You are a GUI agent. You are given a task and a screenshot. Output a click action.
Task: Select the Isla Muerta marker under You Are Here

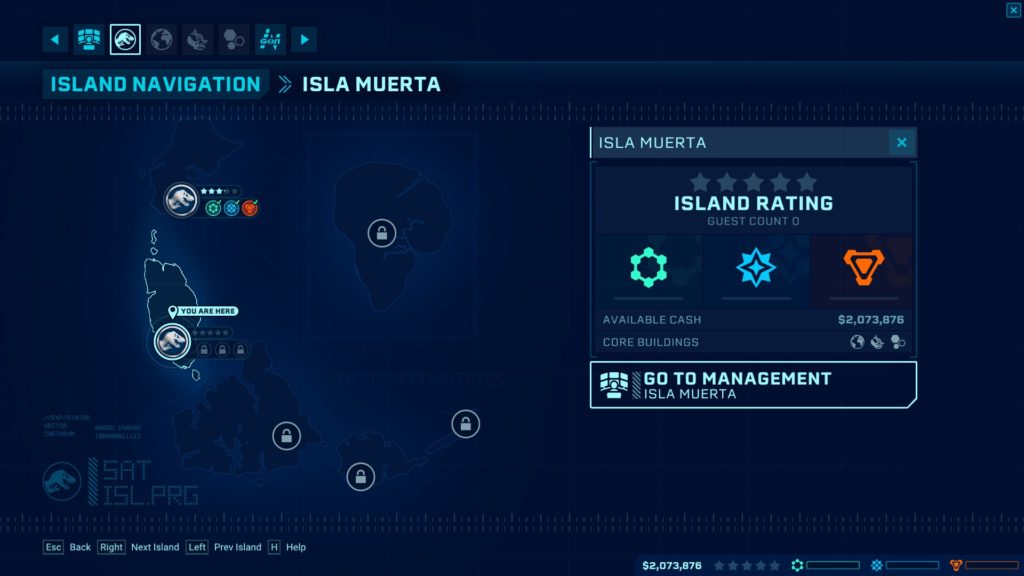tap(172, 342)
